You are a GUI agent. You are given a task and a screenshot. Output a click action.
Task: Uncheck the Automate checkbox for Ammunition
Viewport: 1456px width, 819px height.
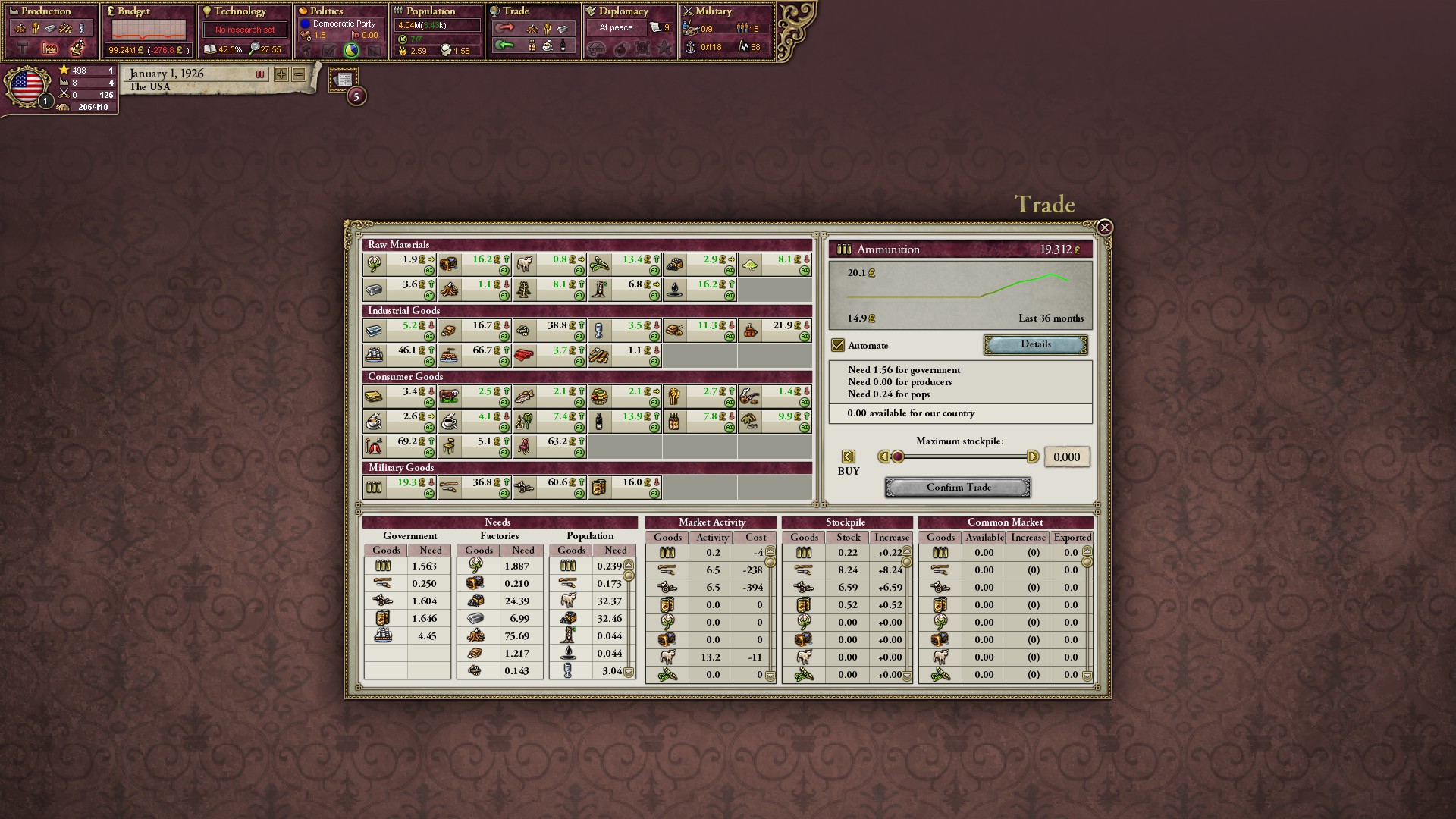(x=837, y=345)
